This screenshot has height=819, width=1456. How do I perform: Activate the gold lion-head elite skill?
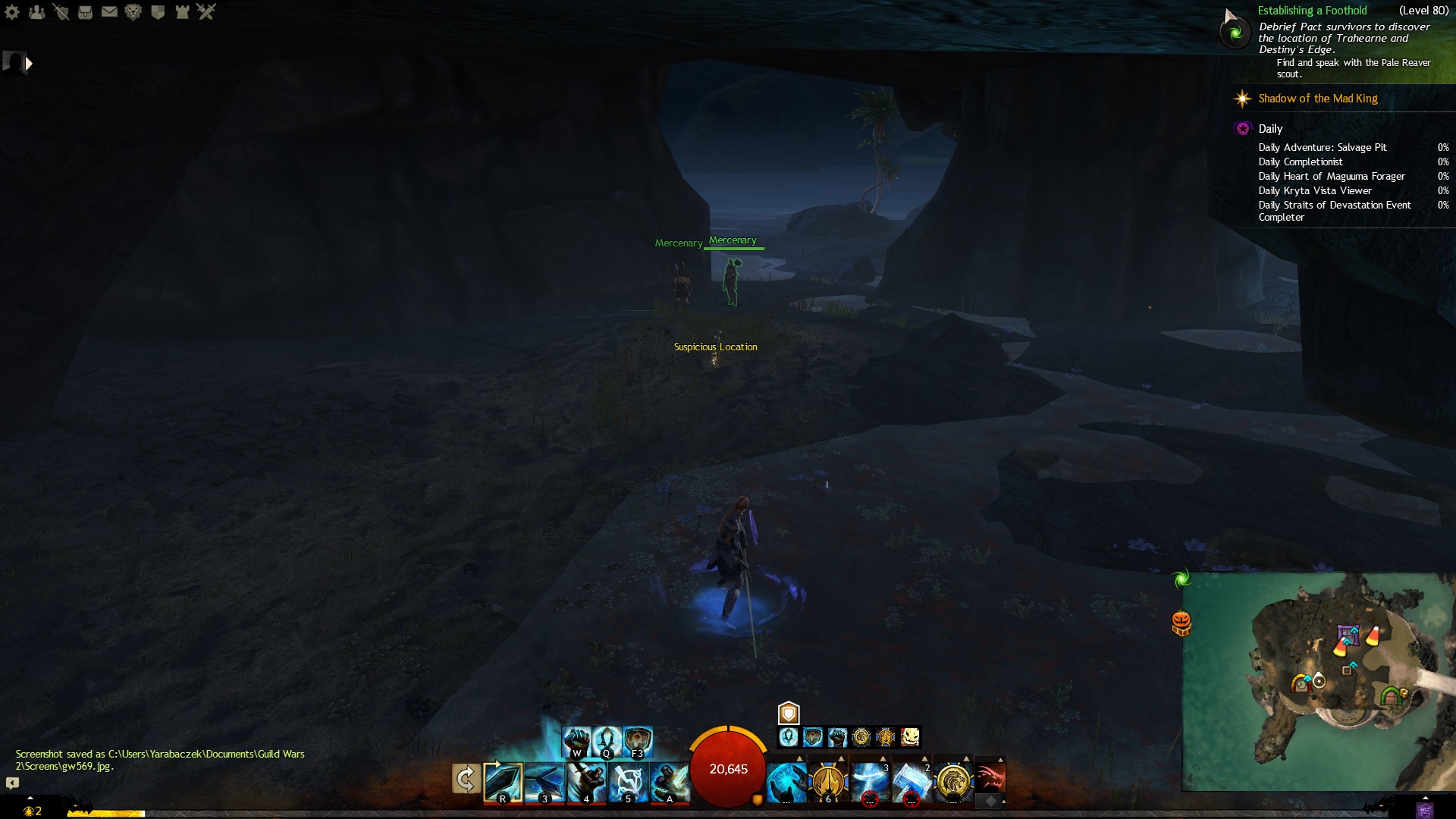952,782
